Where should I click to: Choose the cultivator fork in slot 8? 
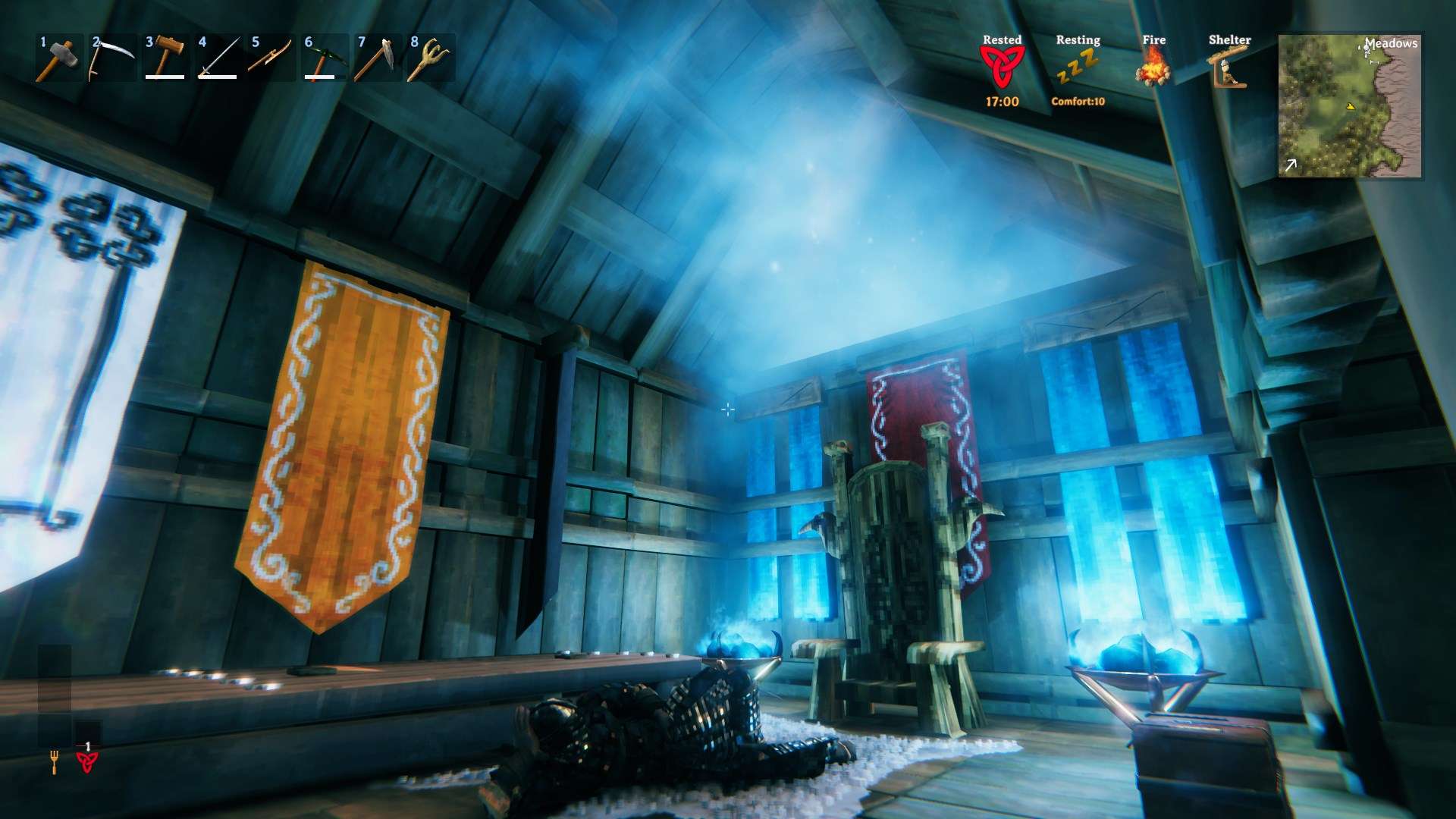click(x=431, y=58)
